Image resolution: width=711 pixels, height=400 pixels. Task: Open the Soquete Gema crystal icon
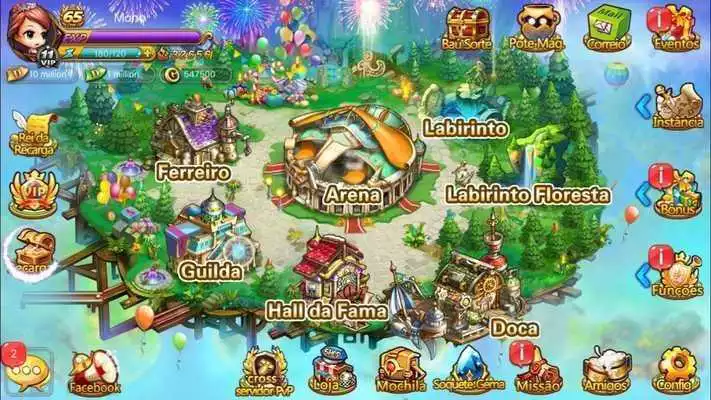(469, 370)
